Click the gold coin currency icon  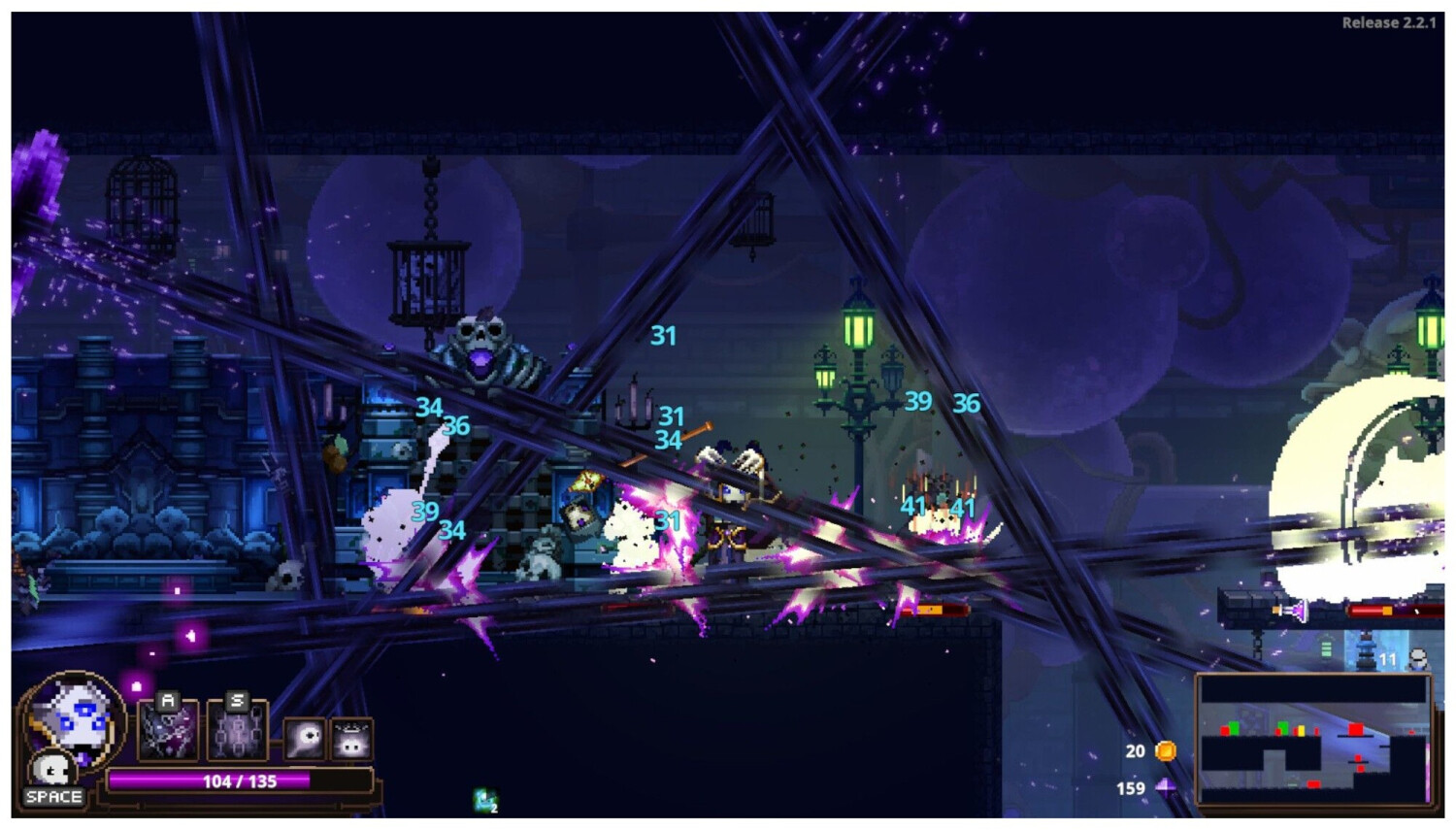tap(1166, 750)
